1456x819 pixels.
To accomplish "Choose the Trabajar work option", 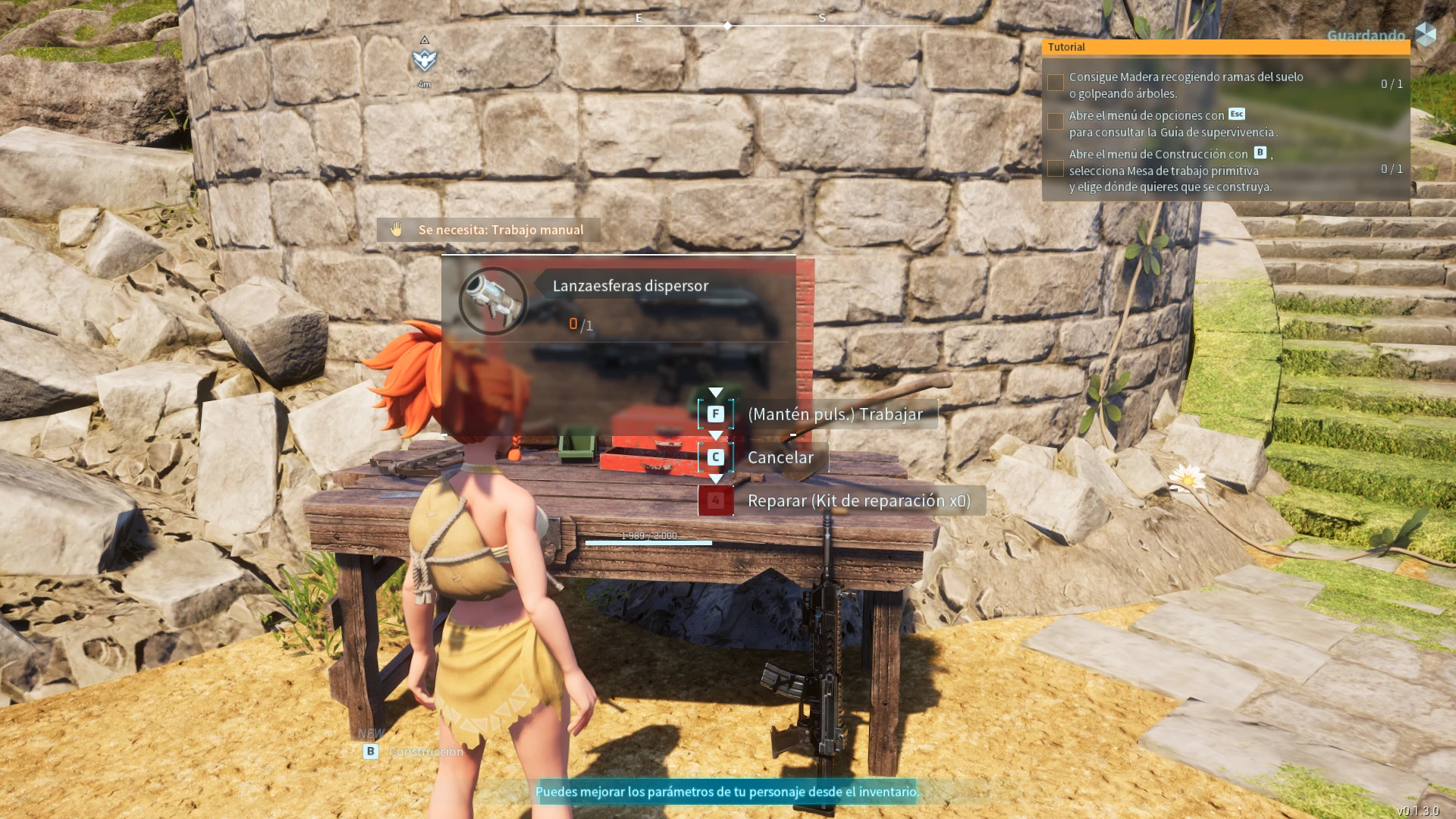I will tap(834, 414).
